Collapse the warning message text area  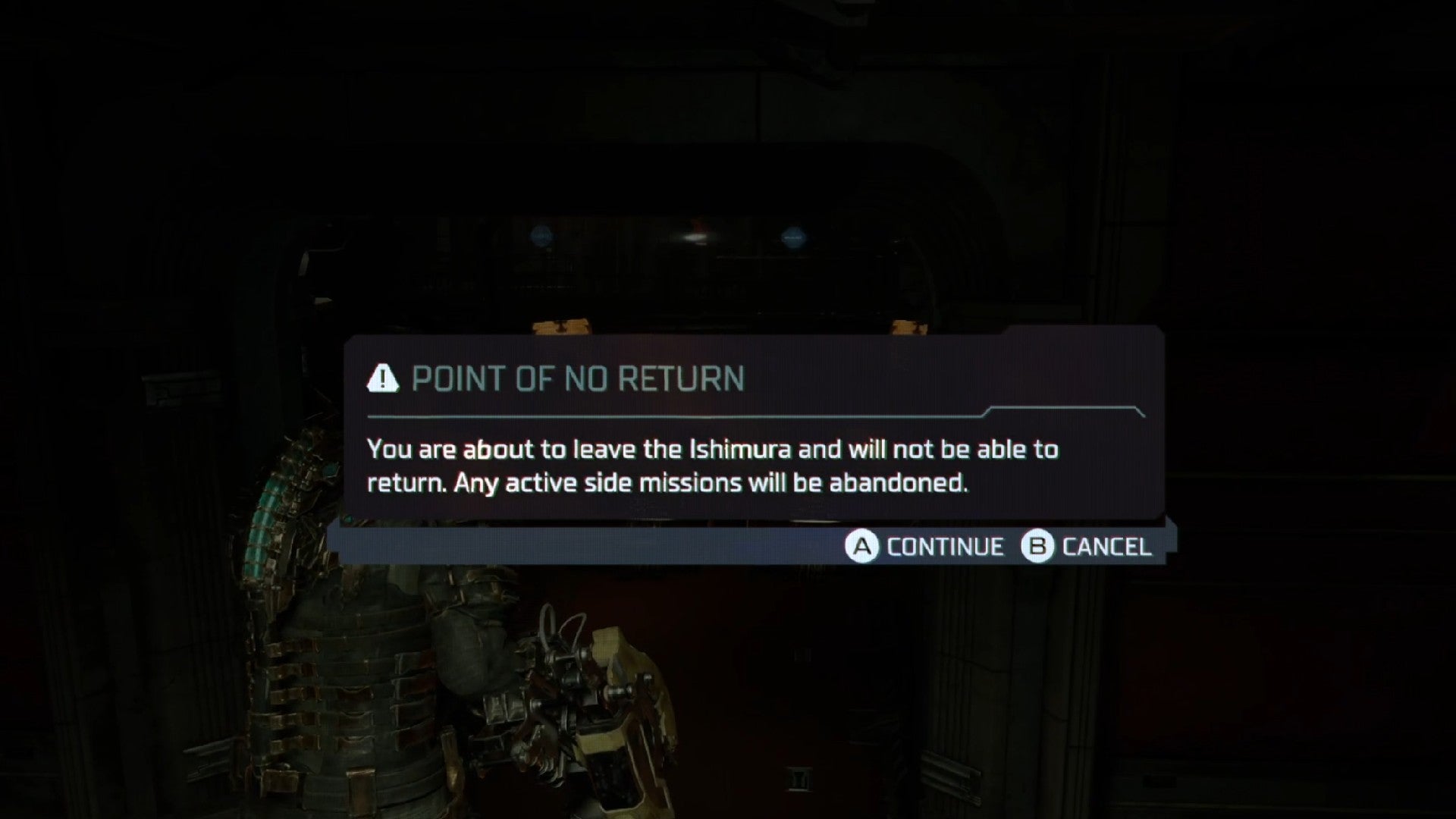pyautogui.click(x=713, y=464)
